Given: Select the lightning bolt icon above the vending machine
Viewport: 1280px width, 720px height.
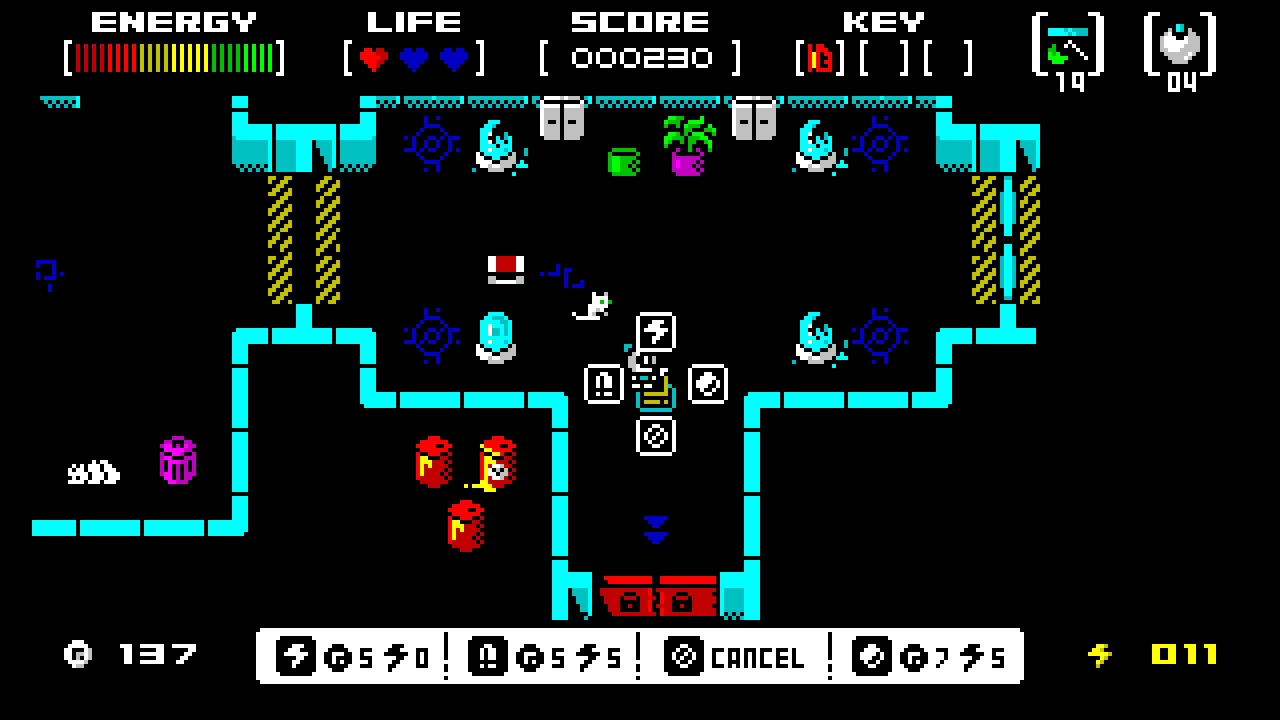Looking at the screenshot, I should (x=655, y=333).
